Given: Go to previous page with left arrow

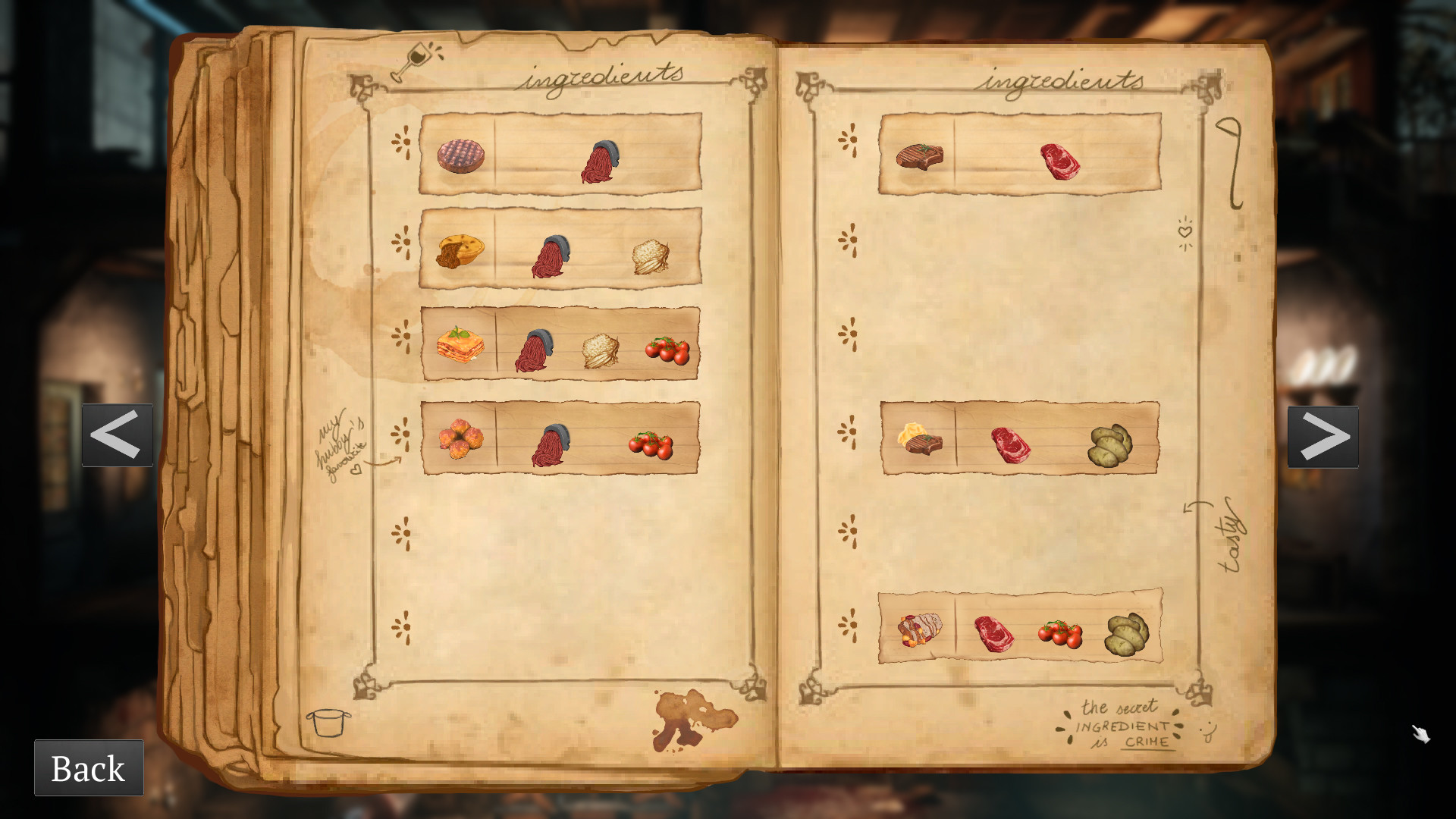Looking at the screenshot, I should 118,435.
